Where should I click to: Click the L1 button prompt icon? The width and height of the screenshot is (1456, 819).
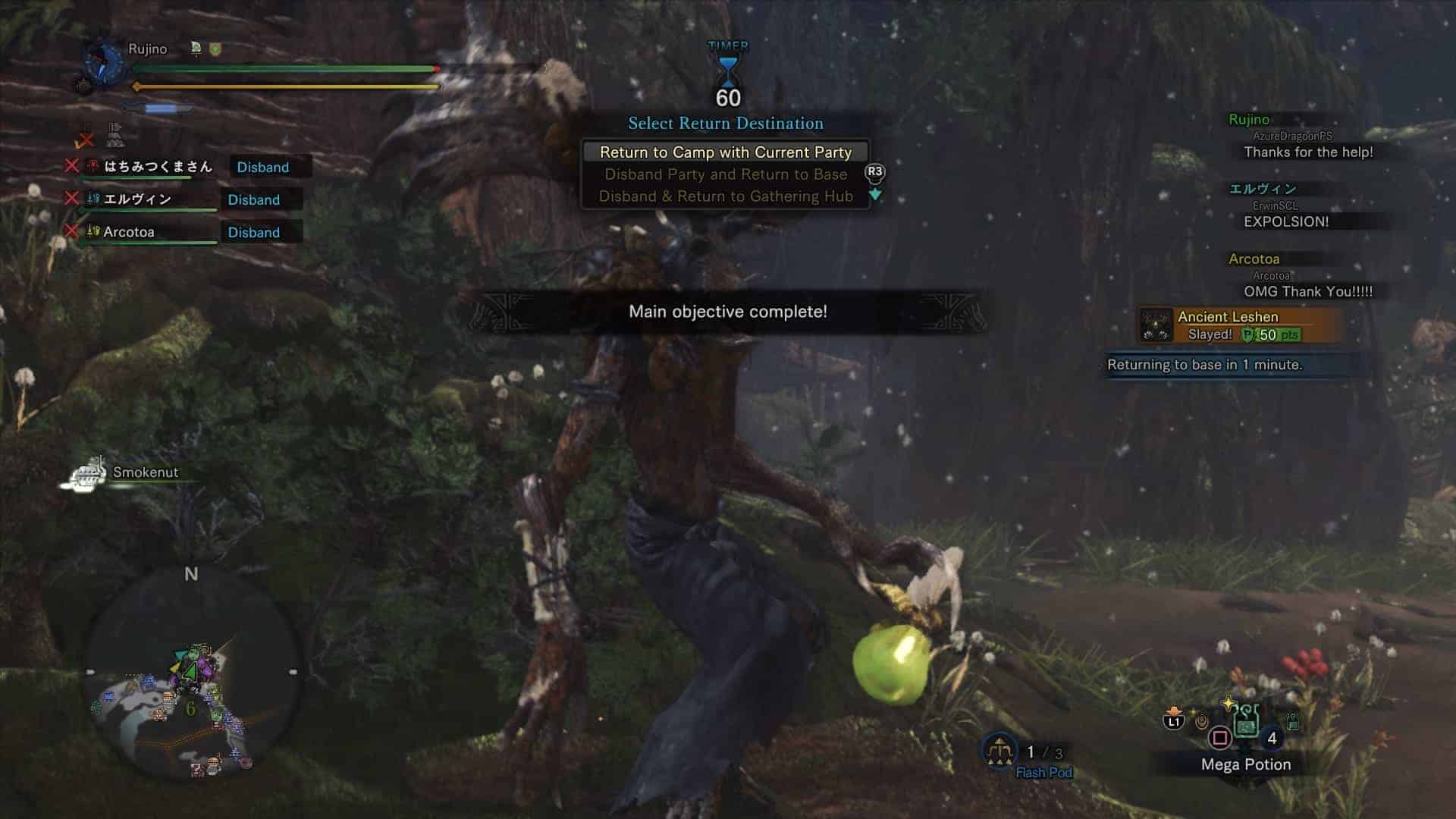coord(1174,723)
